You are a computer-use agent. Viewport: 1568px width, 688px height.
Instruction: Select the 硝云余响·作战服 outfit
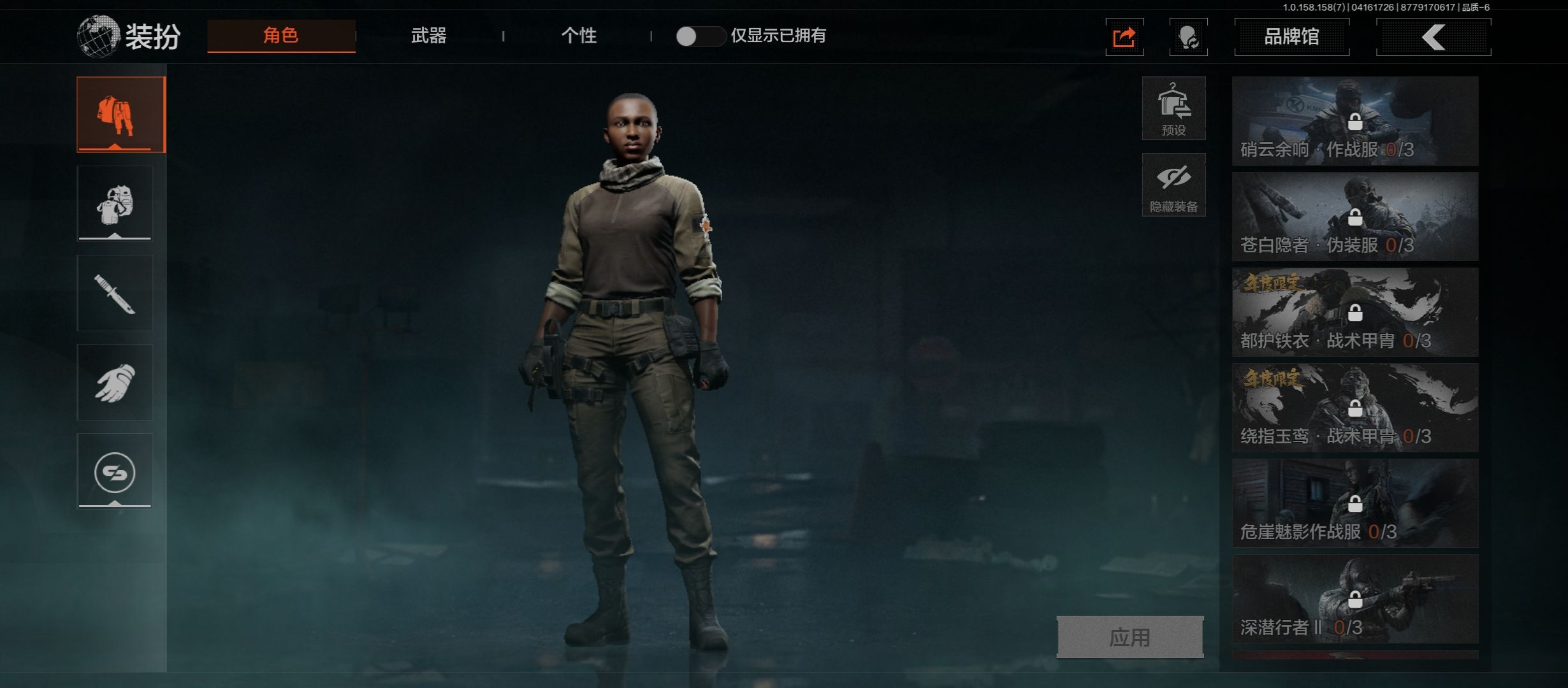click(1355, 121)
